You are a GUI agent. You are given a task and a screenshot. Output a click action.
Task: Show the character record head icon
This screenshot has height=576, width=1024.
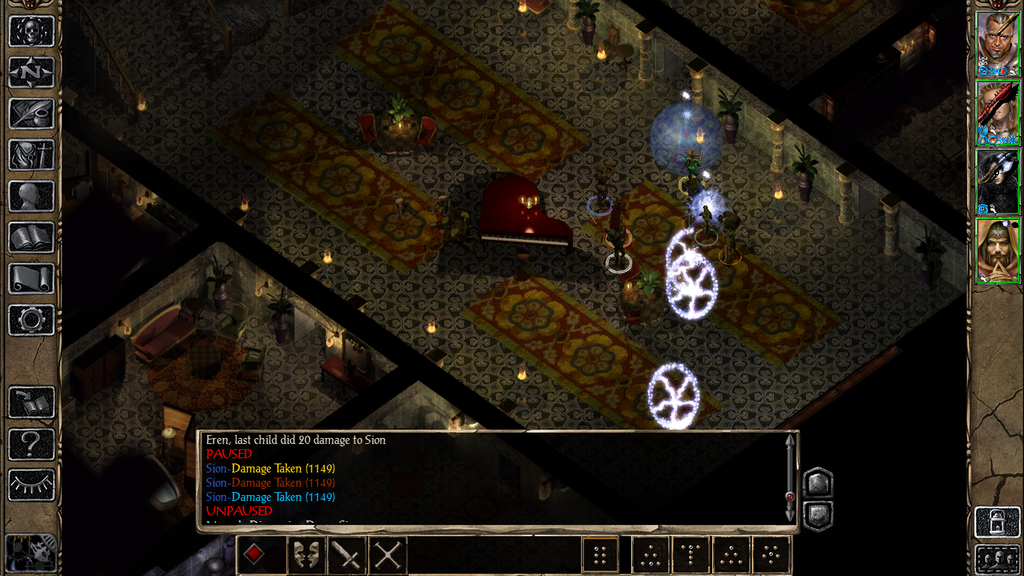pos(31,196)
